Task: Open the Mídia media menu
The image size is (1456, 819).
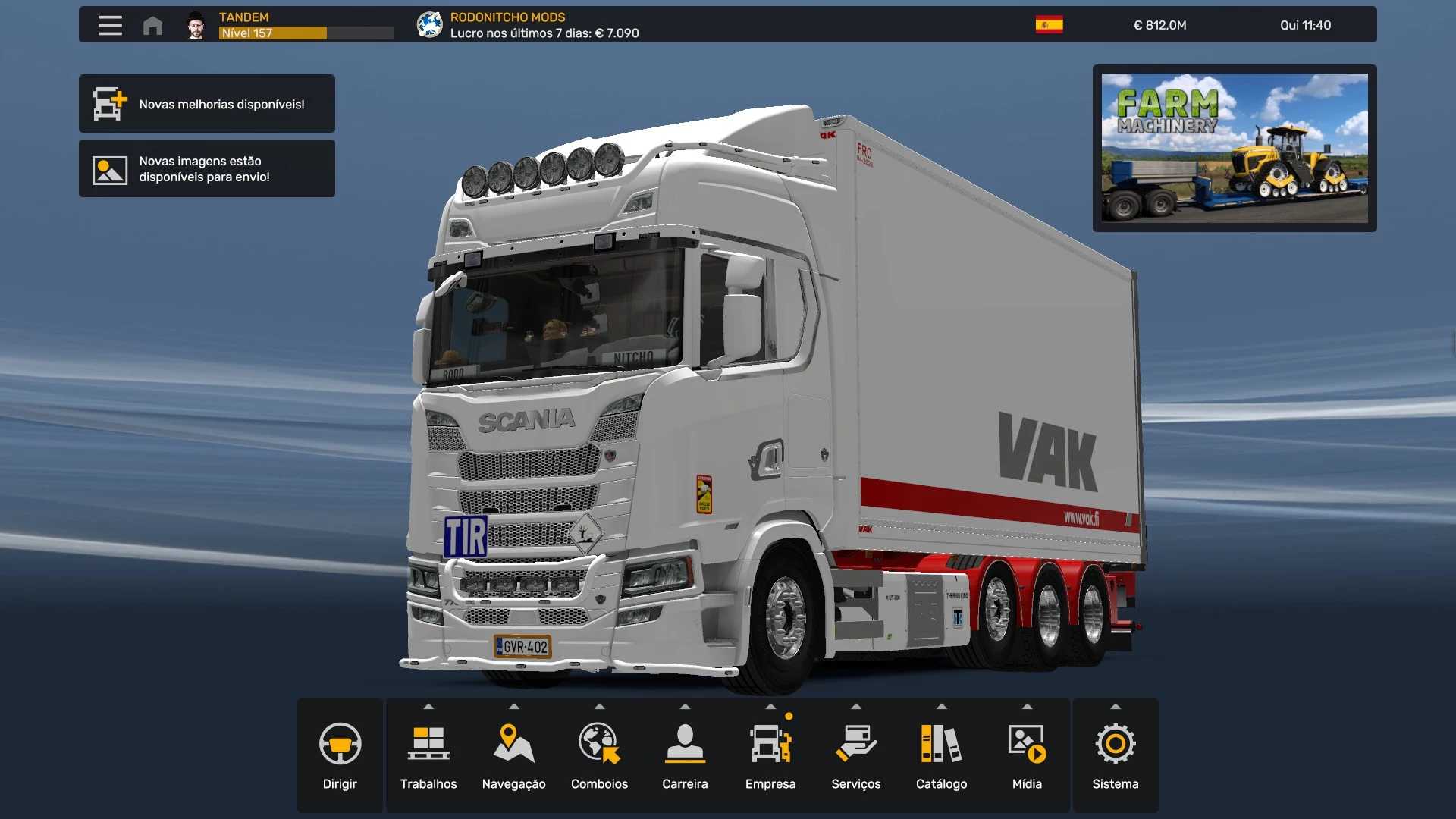Action: tap(1027, 755)
